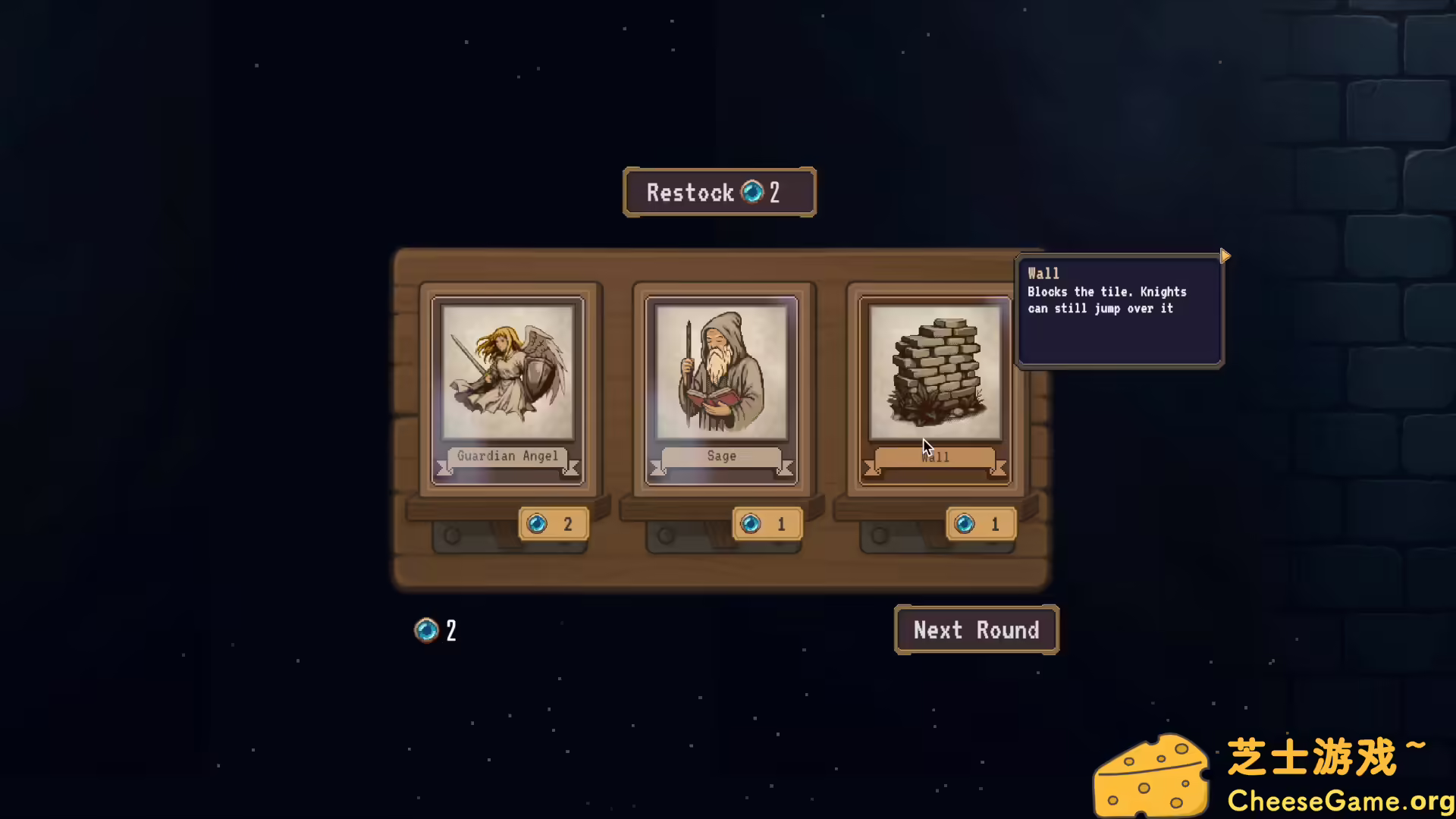Click the Restock button
1456x819 pixels.
719,193
